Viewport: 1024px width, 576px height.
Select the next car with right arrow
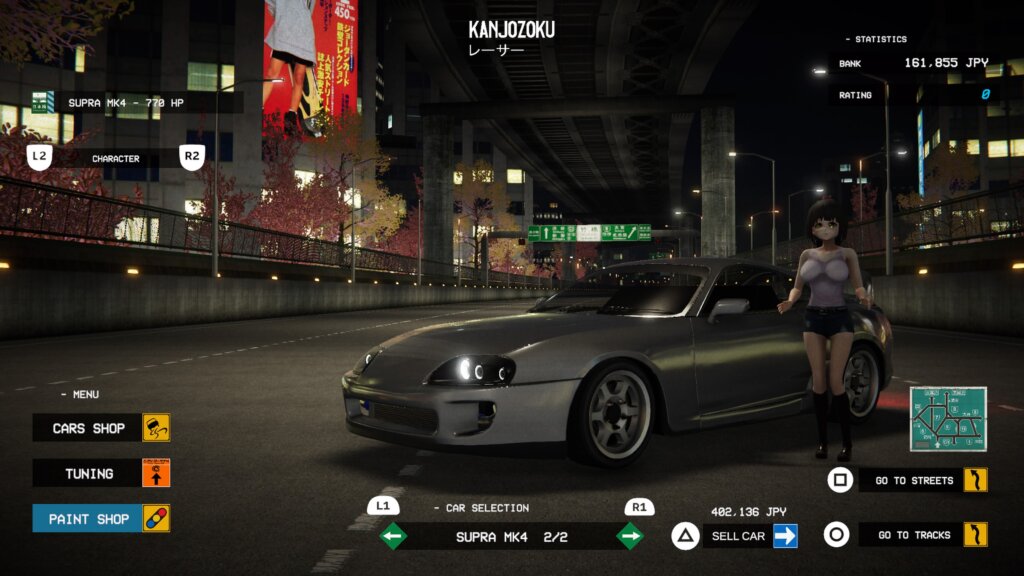[x=630, y=537]
